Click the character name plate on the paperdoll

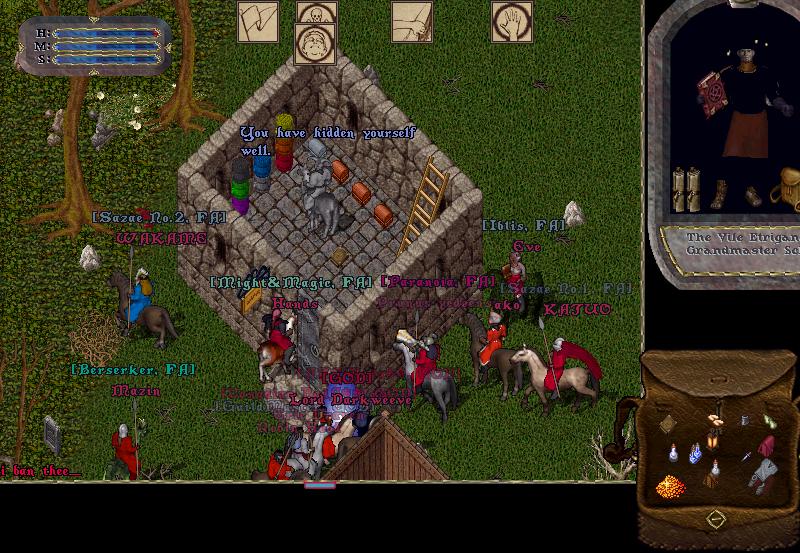pos(739,244)
